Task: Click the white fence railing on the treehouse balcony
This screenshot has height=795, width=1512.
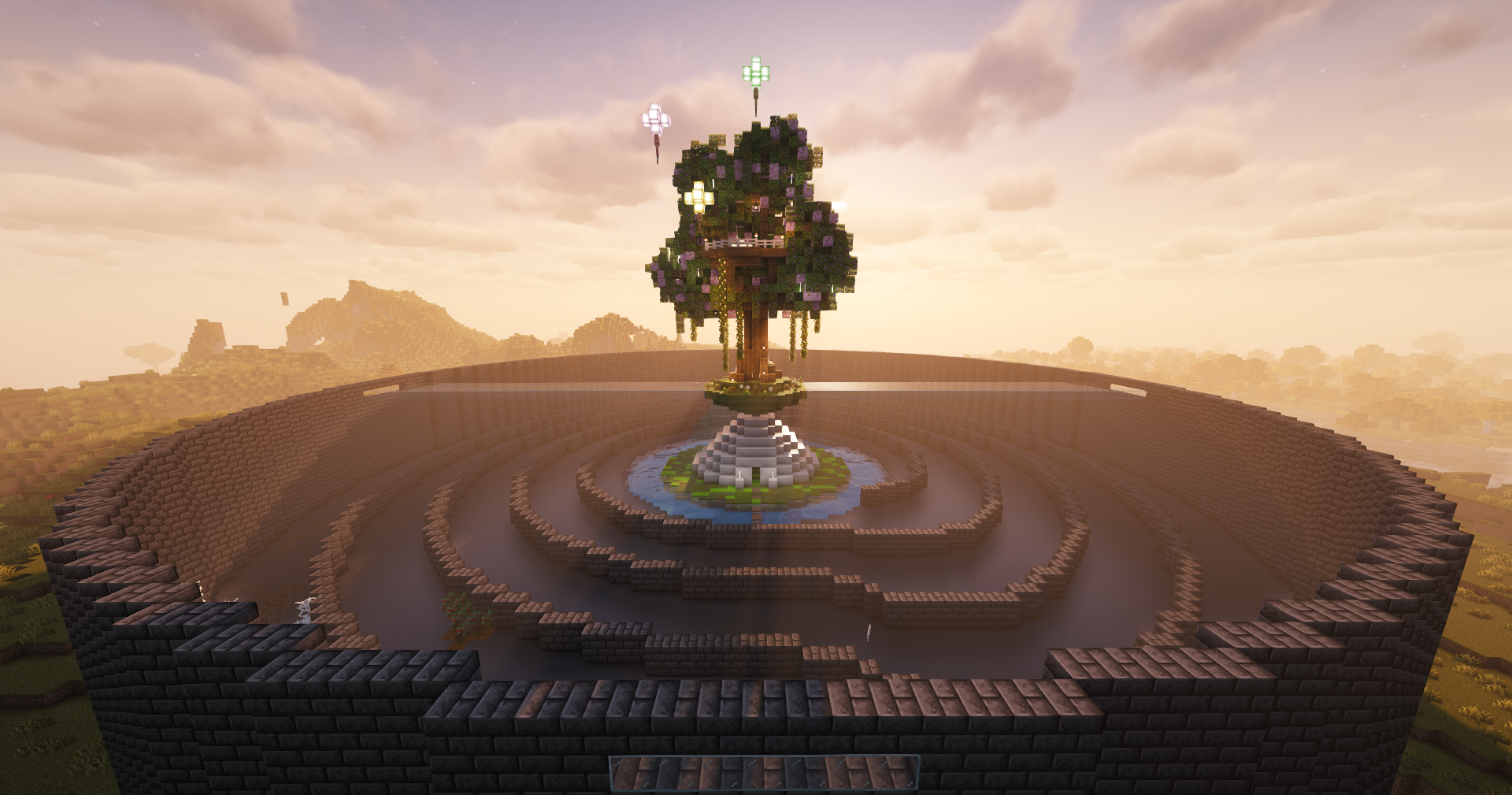Action: click(x=744, y=243)
